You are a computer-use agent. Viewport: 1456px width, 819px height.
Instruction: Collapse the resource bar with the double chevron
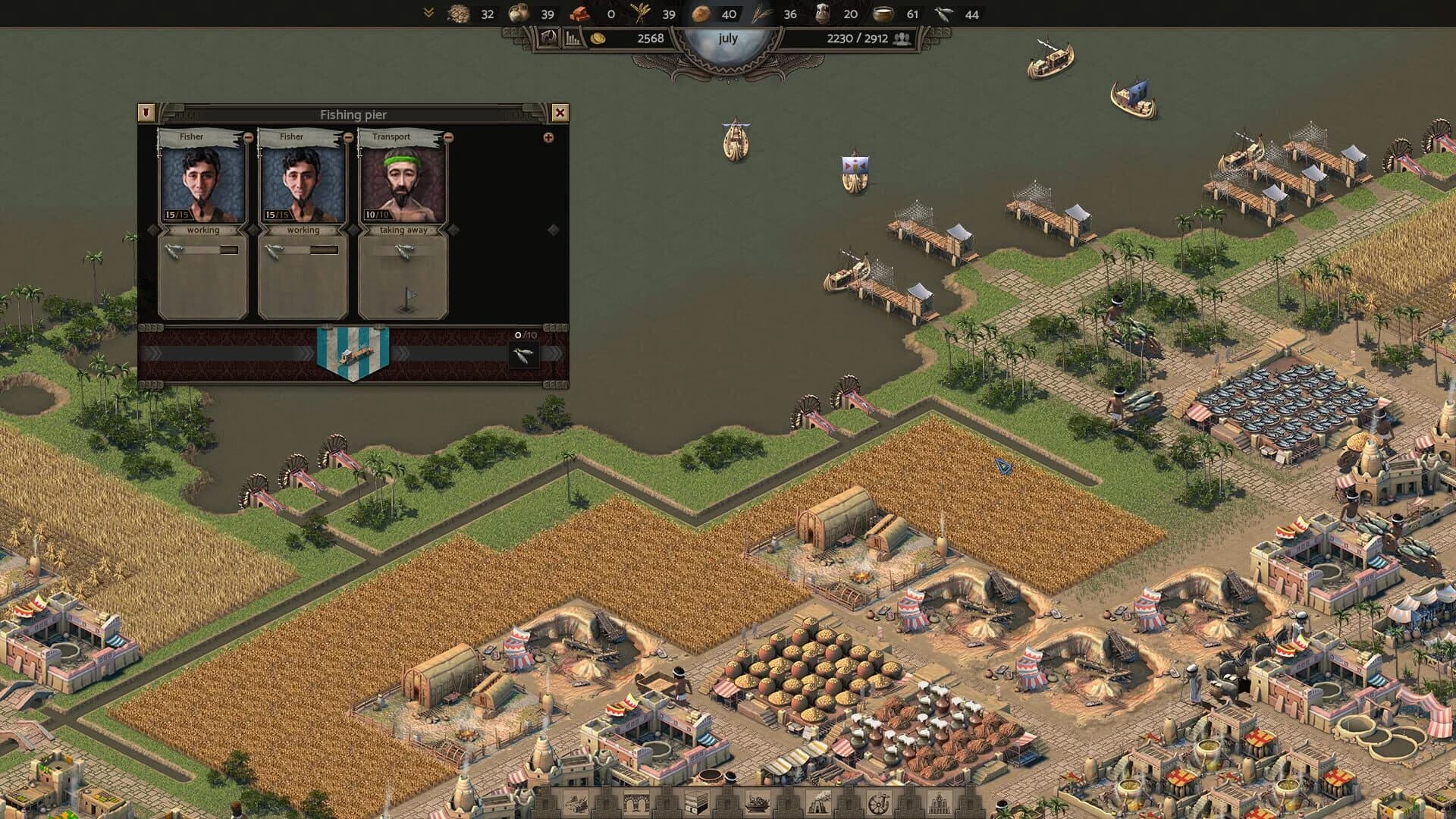point(428,11)
